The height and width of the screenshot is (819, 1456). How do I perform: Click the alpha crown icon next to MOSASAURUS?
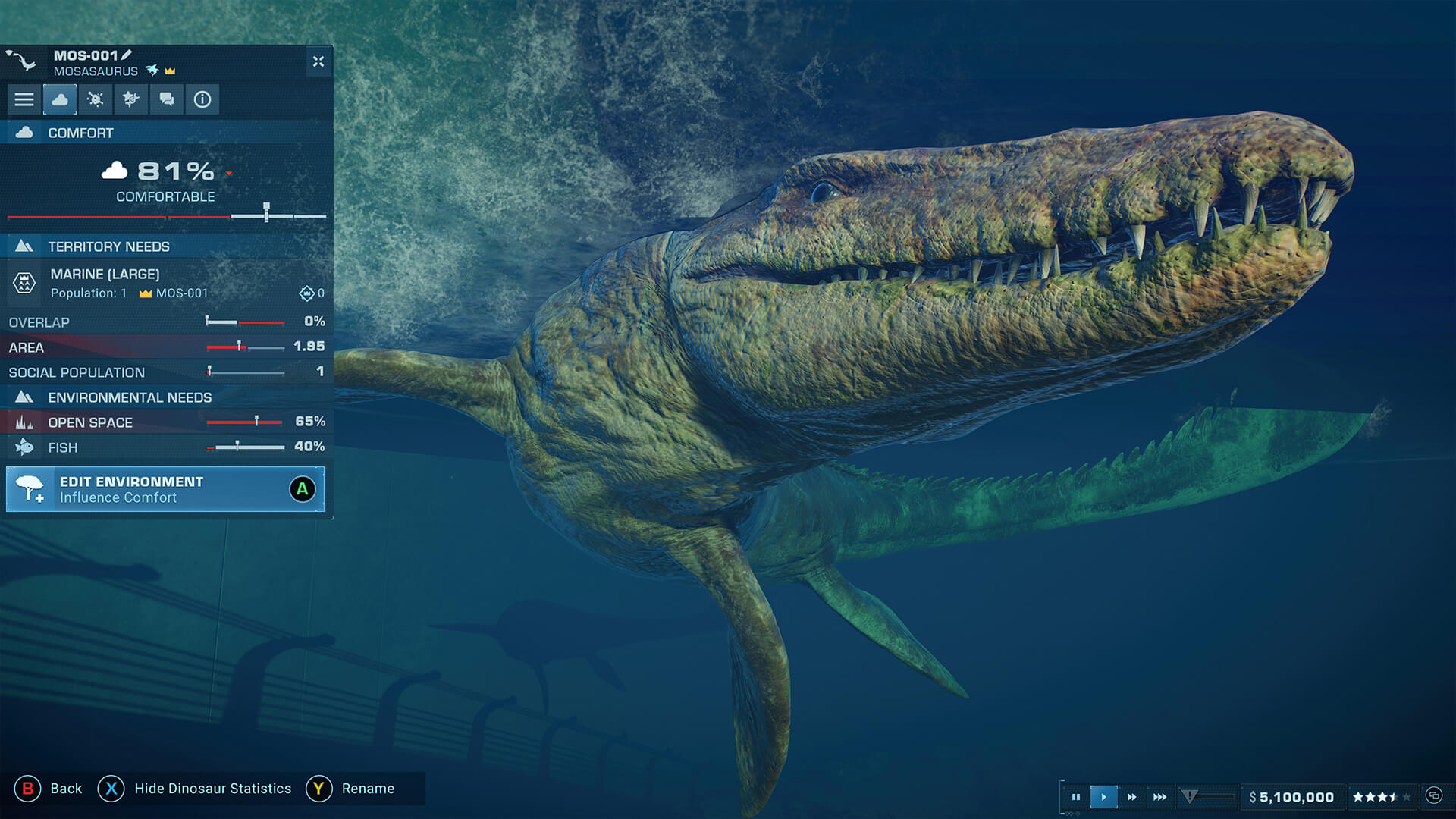171,71
